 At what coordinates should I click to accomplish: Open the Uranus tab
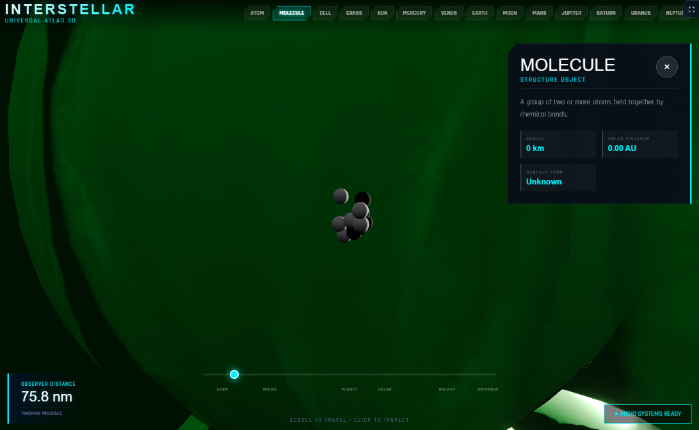coord(640,13)
